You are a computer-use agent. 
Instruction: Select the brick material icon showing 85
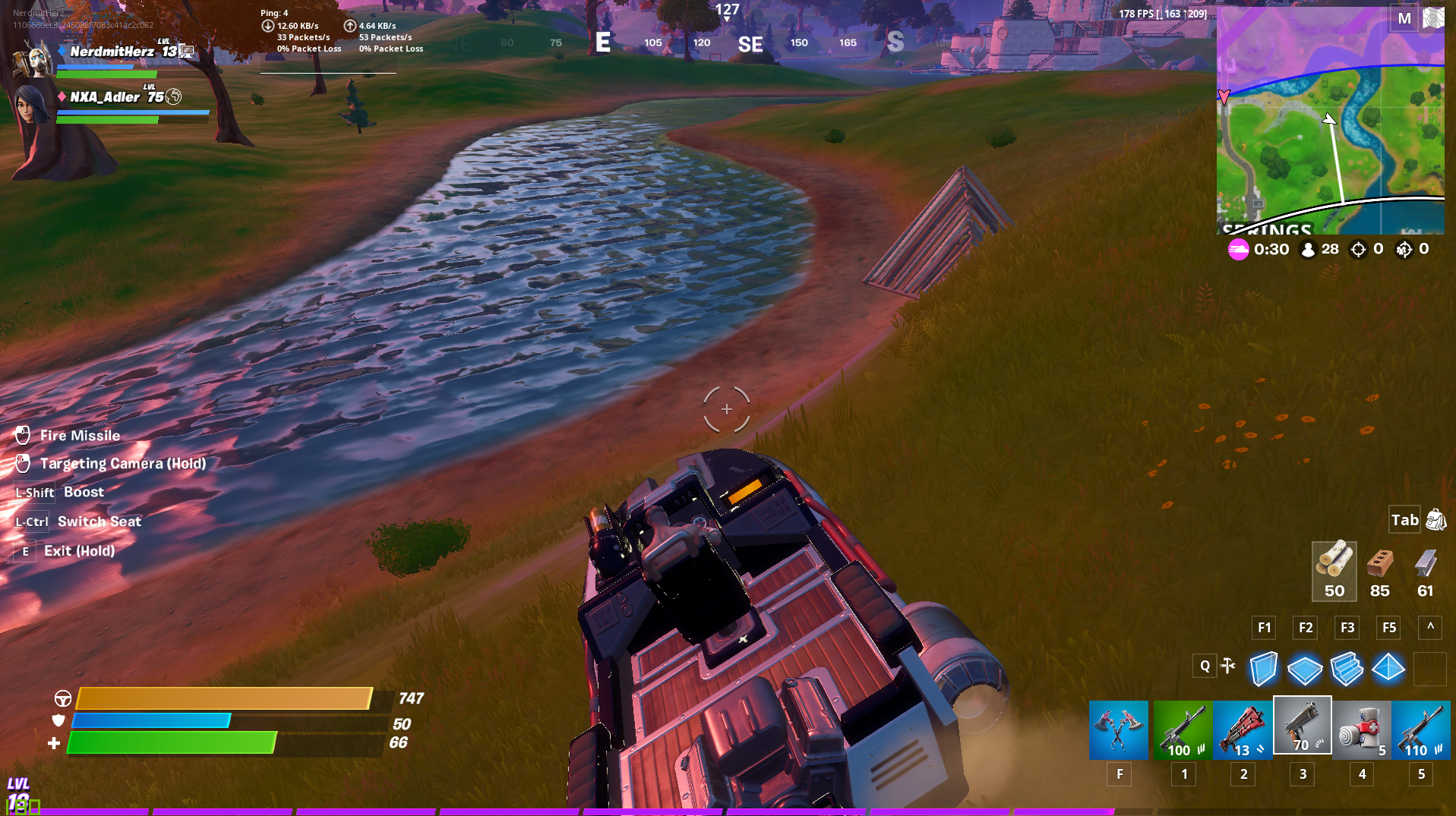1379,569
